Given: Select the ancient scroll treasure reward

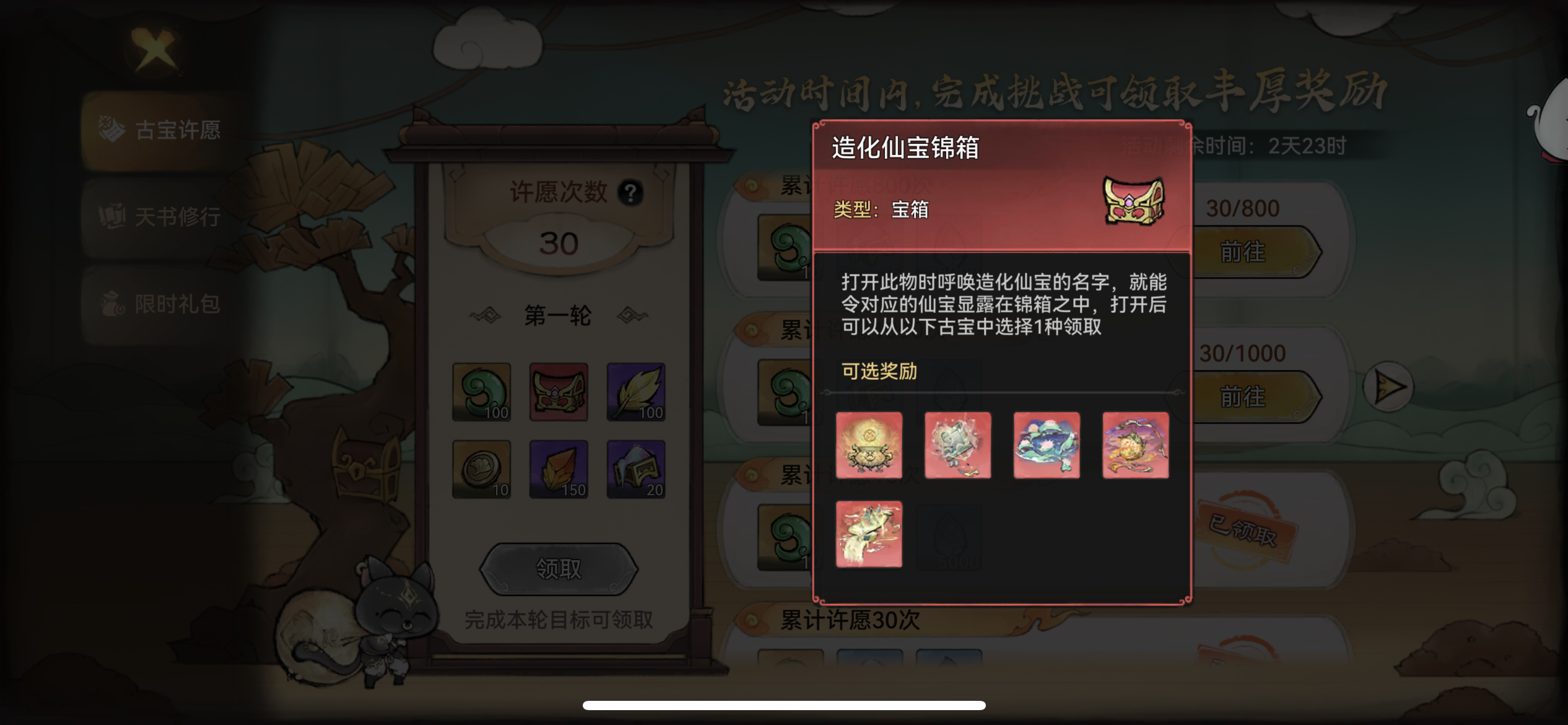Looking at the screenshot, I should click(x=957, y=446).
